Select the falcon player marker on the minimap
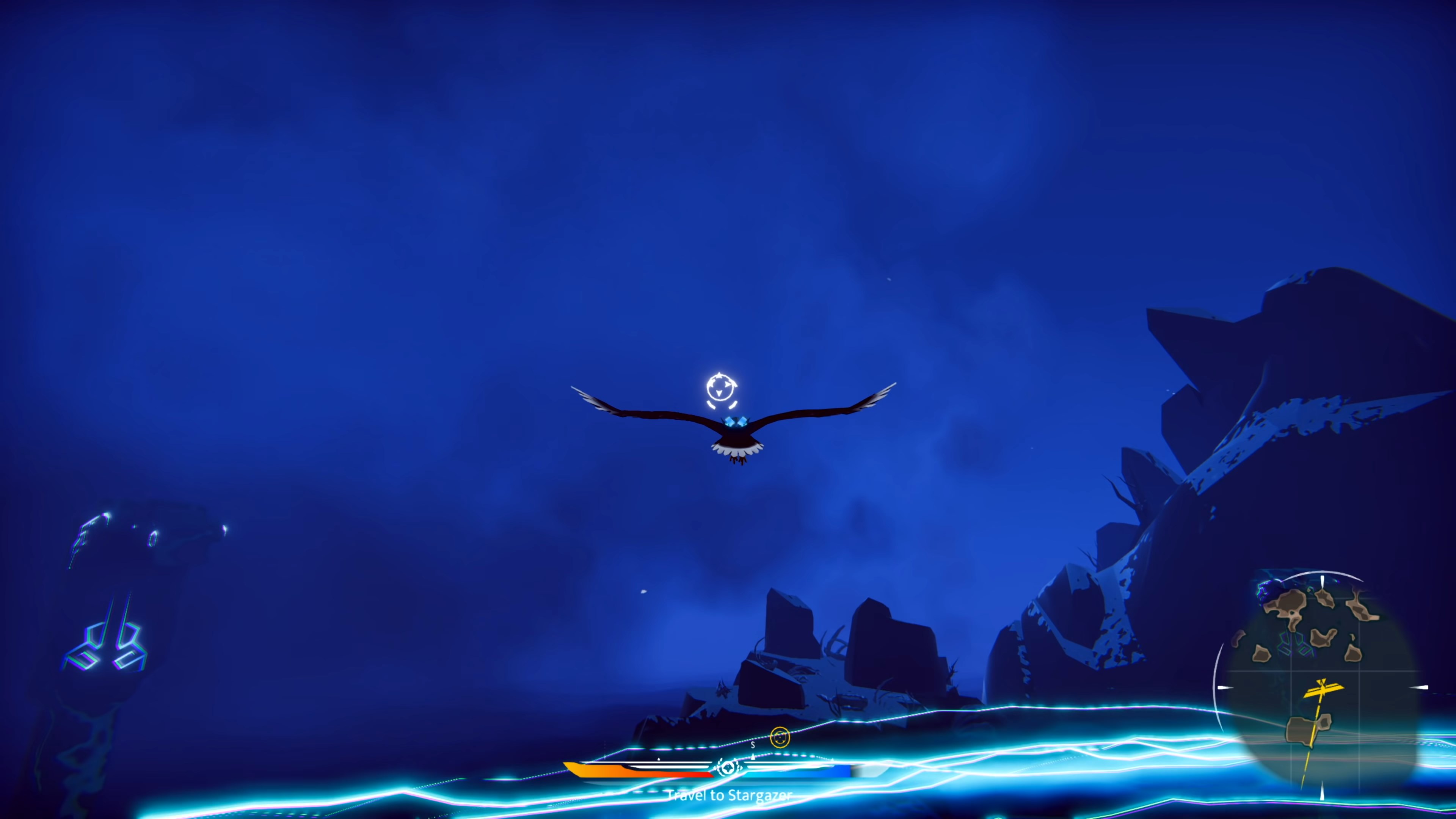 point(1323,689)
